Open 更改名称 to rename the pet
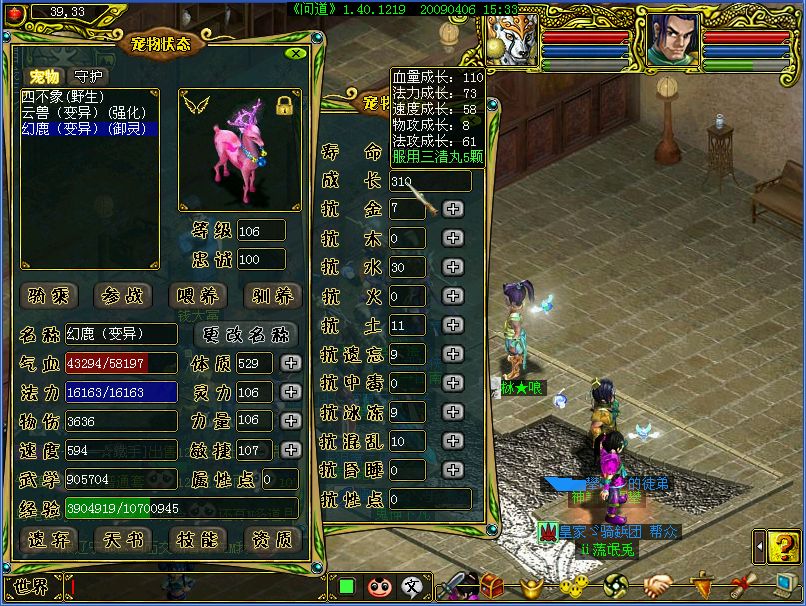This screenshot has height=606, width=806. (246, 333)
